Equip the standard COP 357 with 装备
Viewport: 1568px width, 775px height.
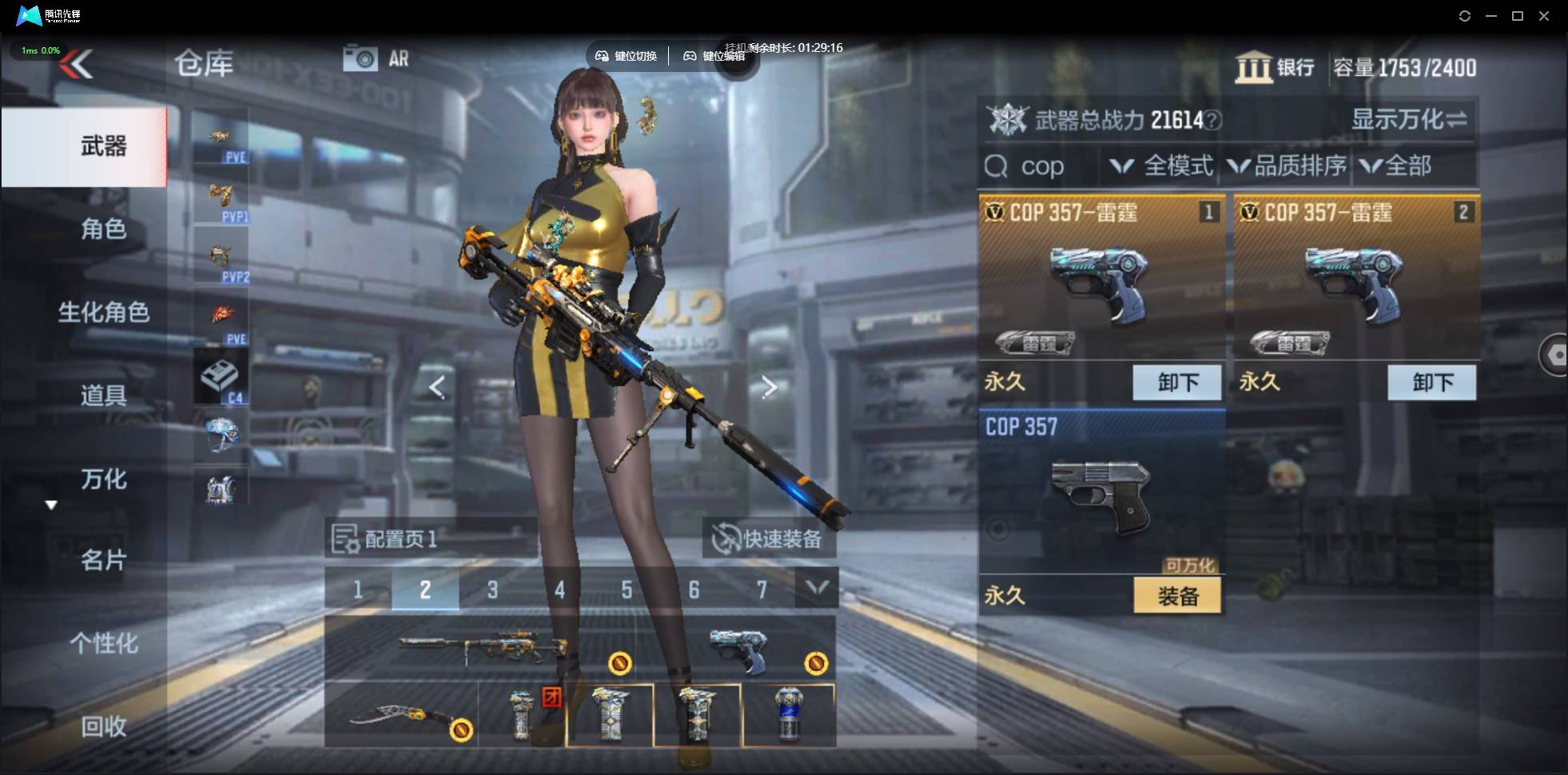click(x=1177, y=596)
